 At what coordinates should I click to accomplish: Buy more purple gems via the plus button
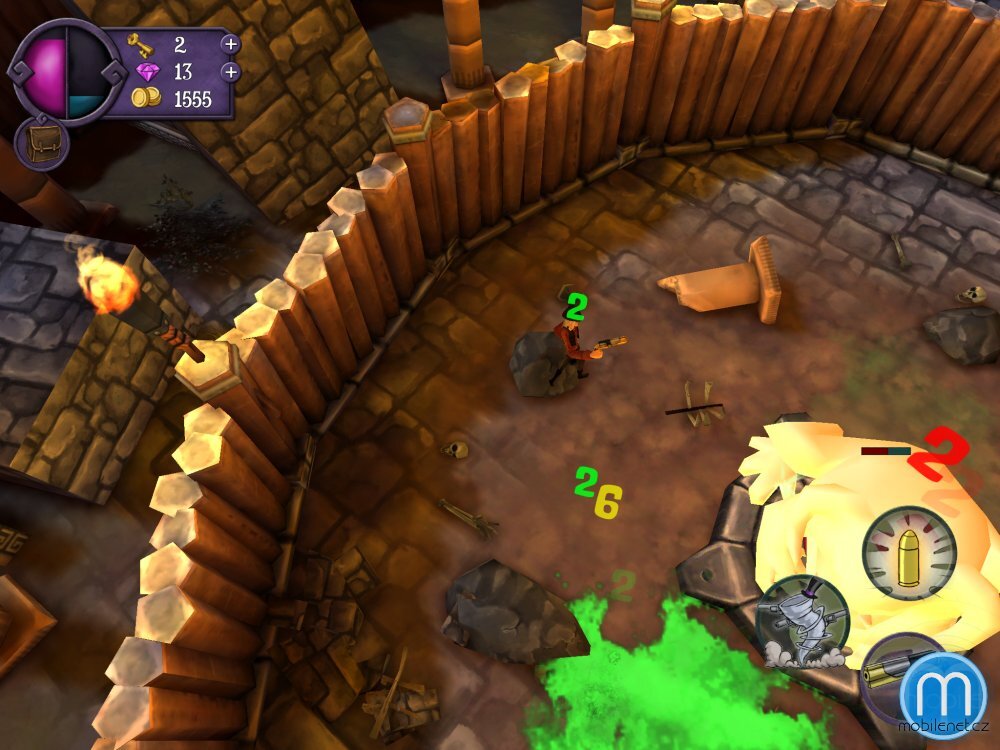(230, 72)
